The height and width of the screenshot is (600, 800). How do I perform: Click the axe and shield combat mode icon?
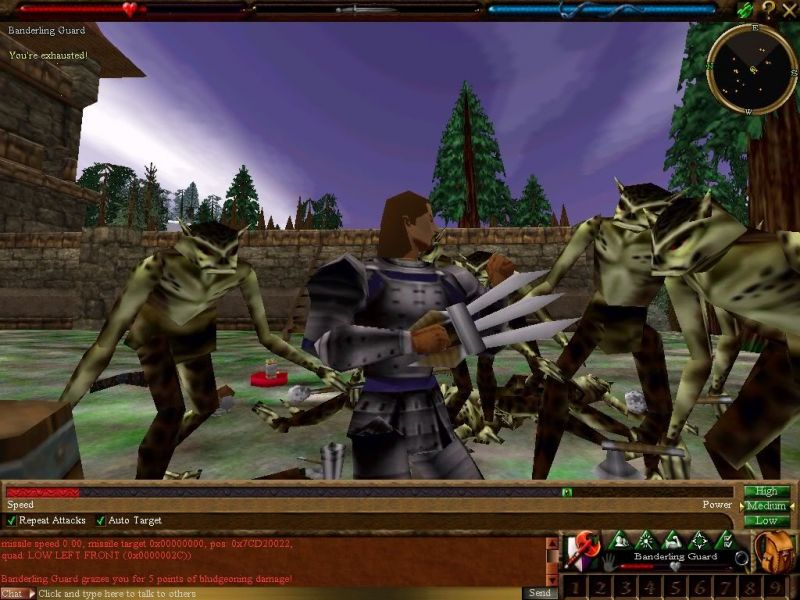(x=580, y=549)
